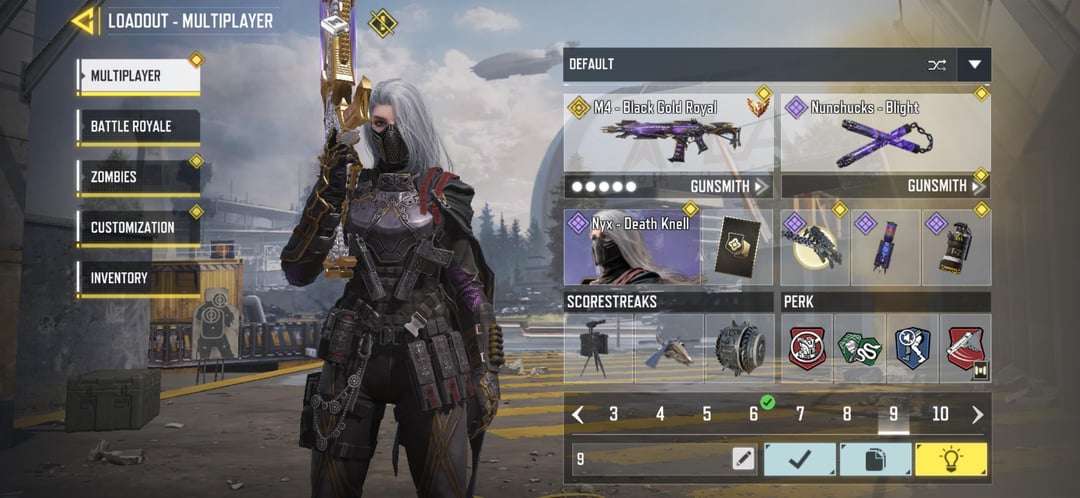
Task: Go back using the yellow arrow
Action: click(x=84, y=20)
